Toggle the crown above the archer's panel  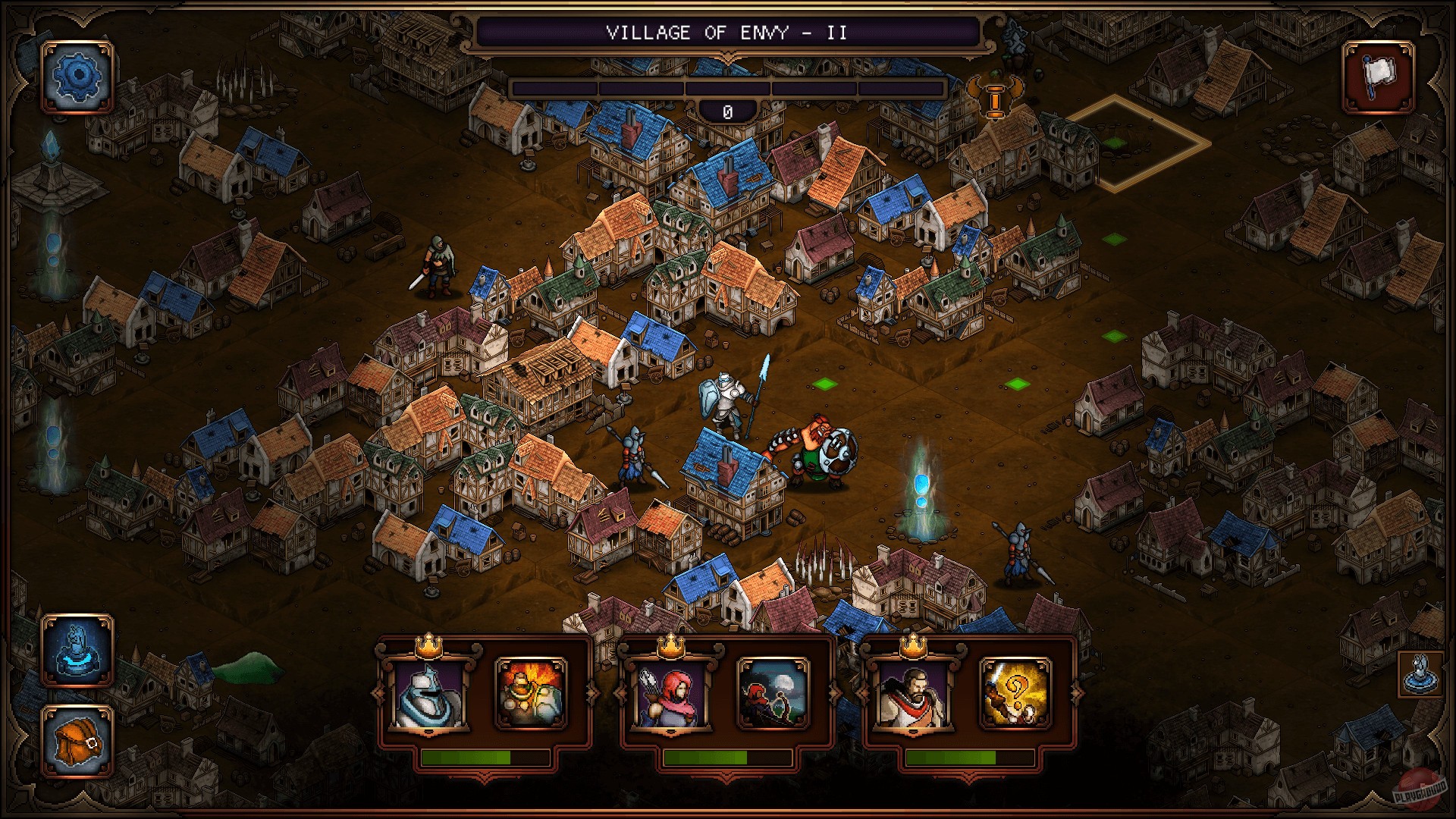(670, 647)
